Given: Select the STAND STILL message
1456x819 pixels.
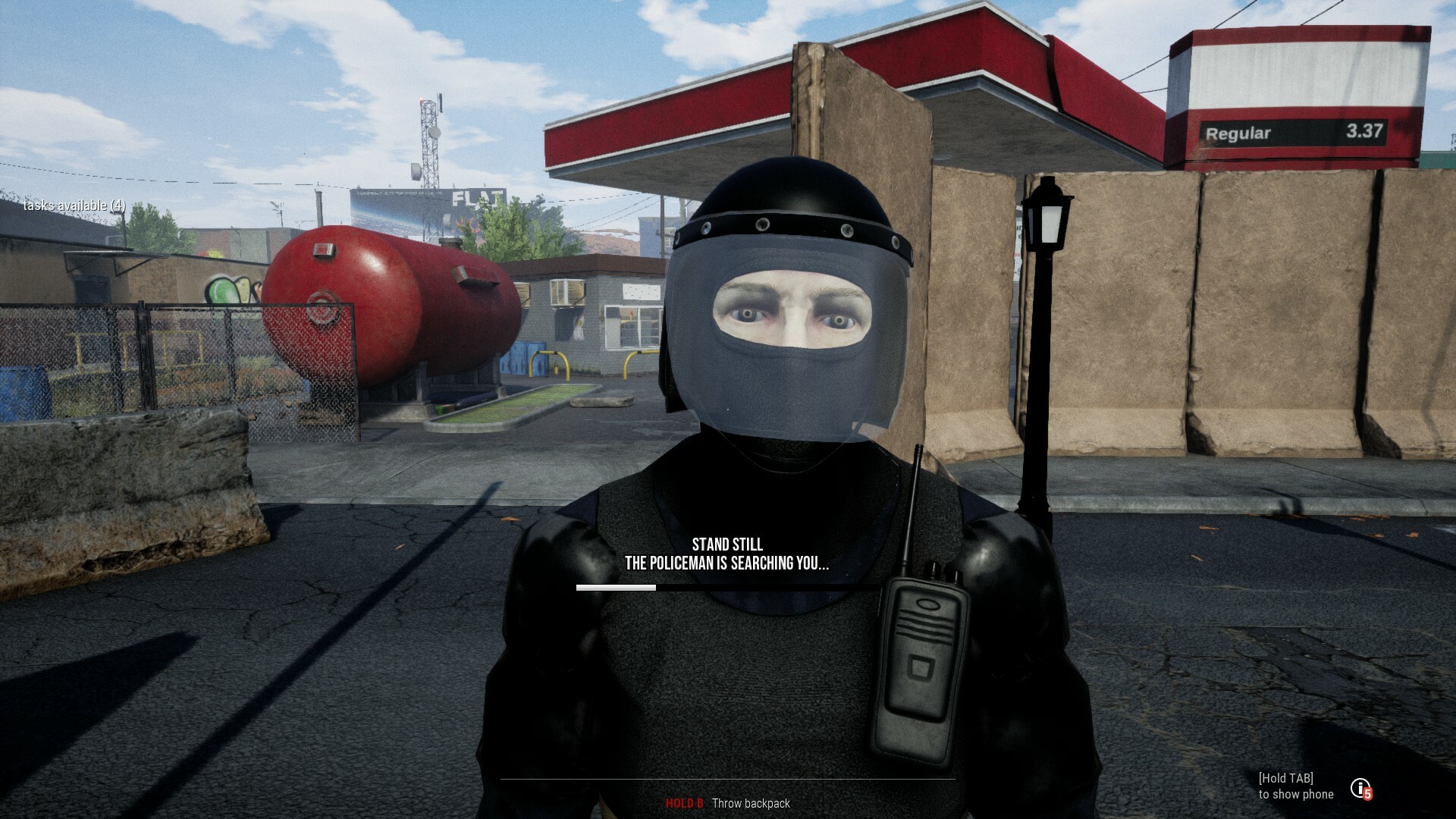Looking at the screenshot, I should tap(728, 544).
